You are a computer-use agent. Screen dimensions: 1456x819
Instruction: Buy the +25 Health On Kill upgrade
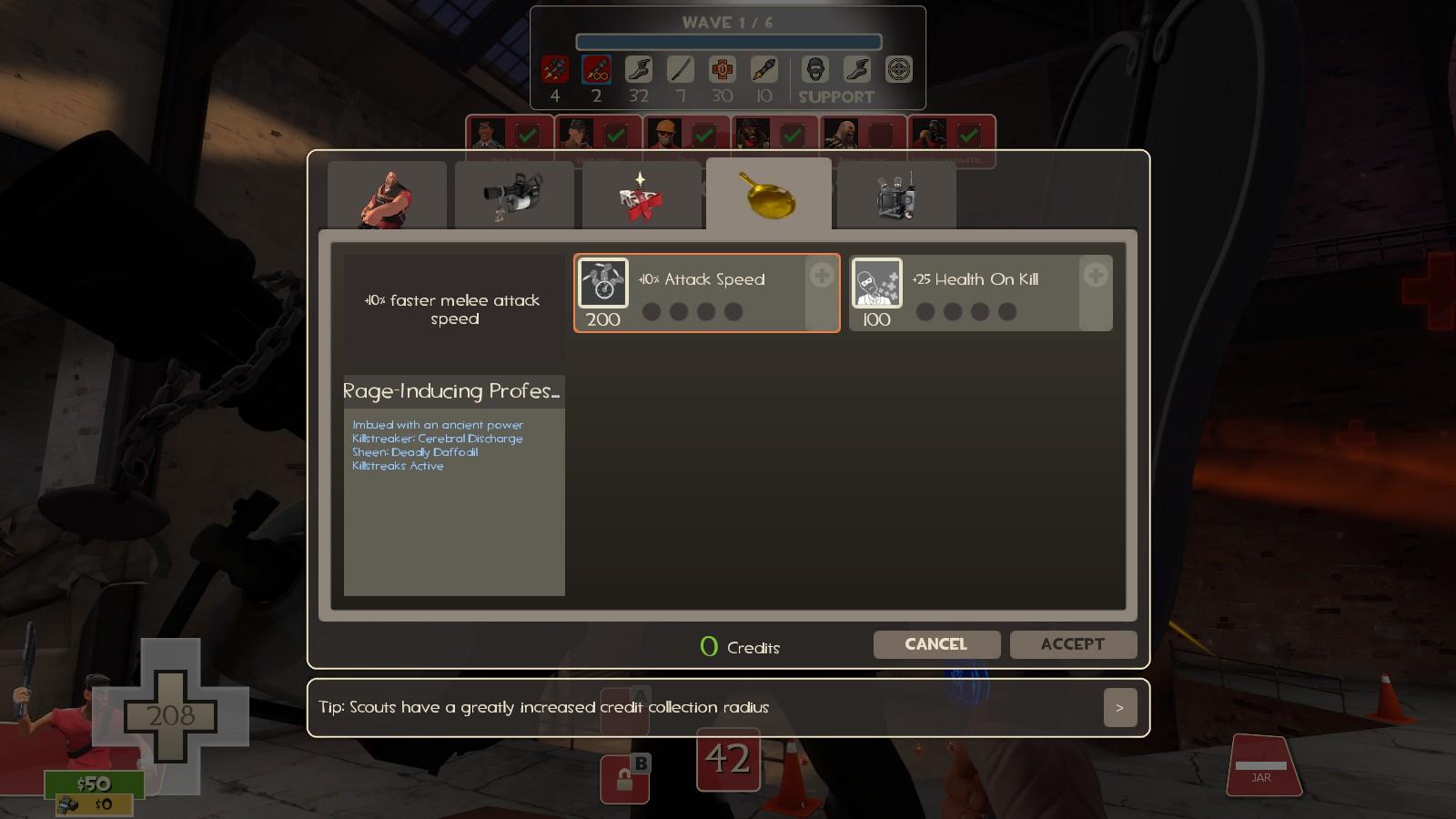1095,276
